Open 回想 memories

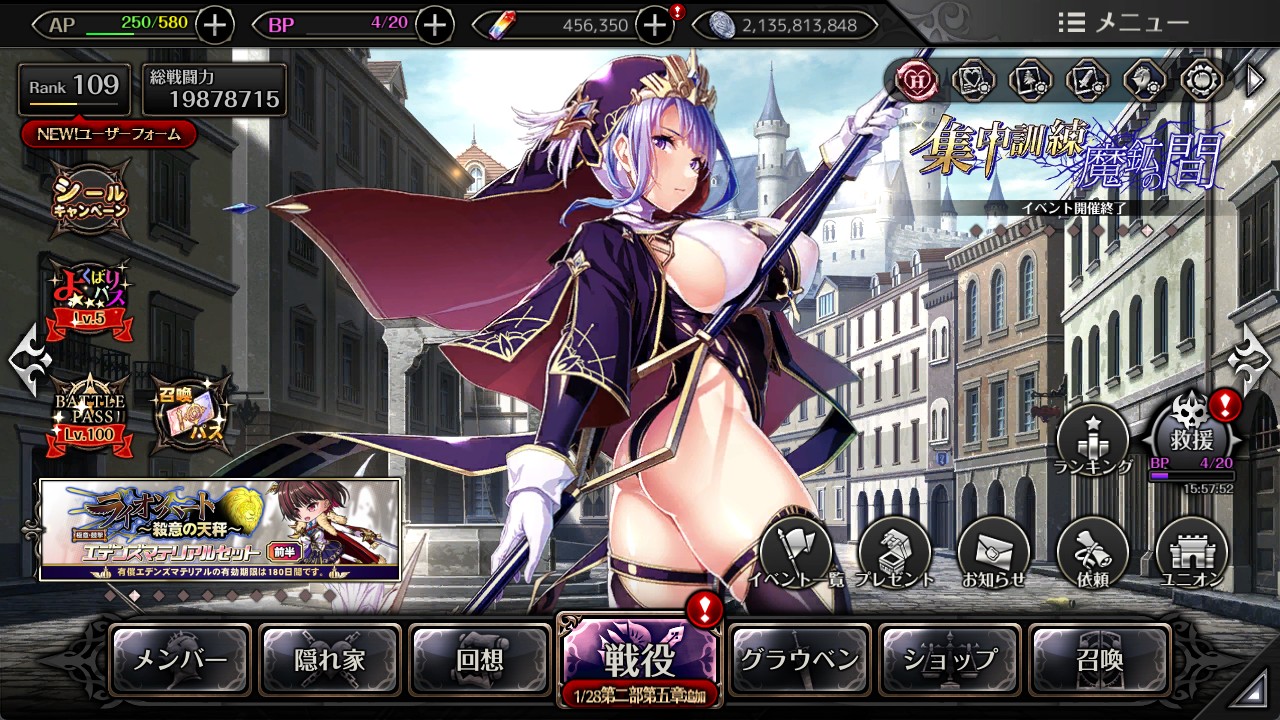click(x=480, y=660)
